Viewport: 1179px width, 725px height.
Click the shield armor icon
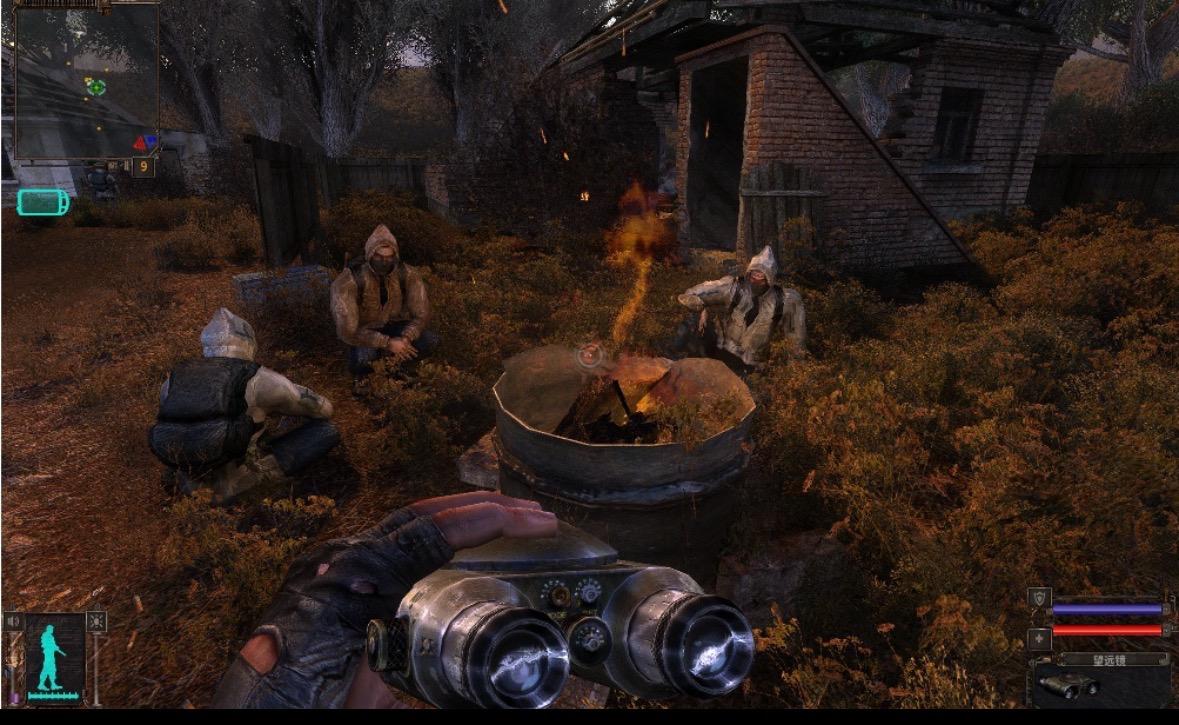1039,598
